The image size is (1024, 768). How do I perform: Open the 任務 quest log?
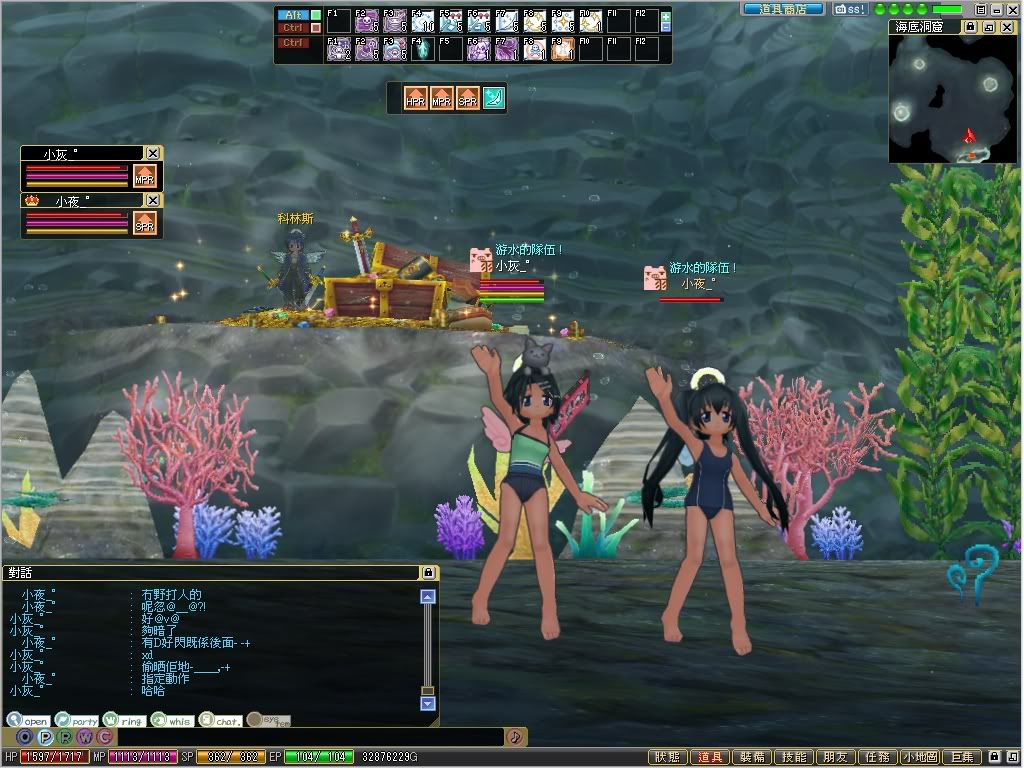point(877,758)
